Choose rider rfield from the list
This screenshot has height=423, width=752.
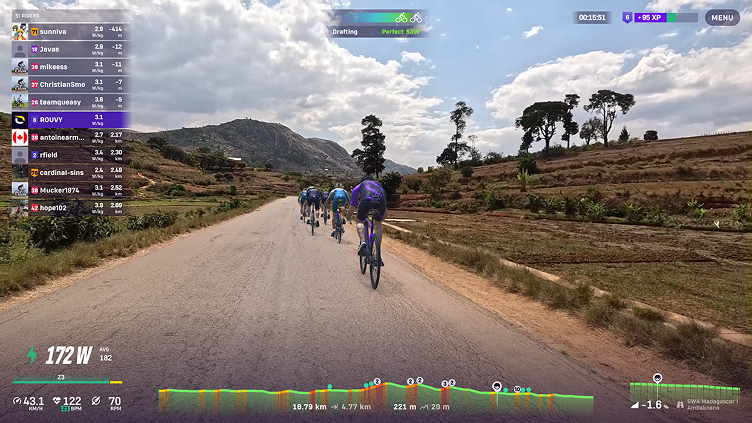[70, 155]
